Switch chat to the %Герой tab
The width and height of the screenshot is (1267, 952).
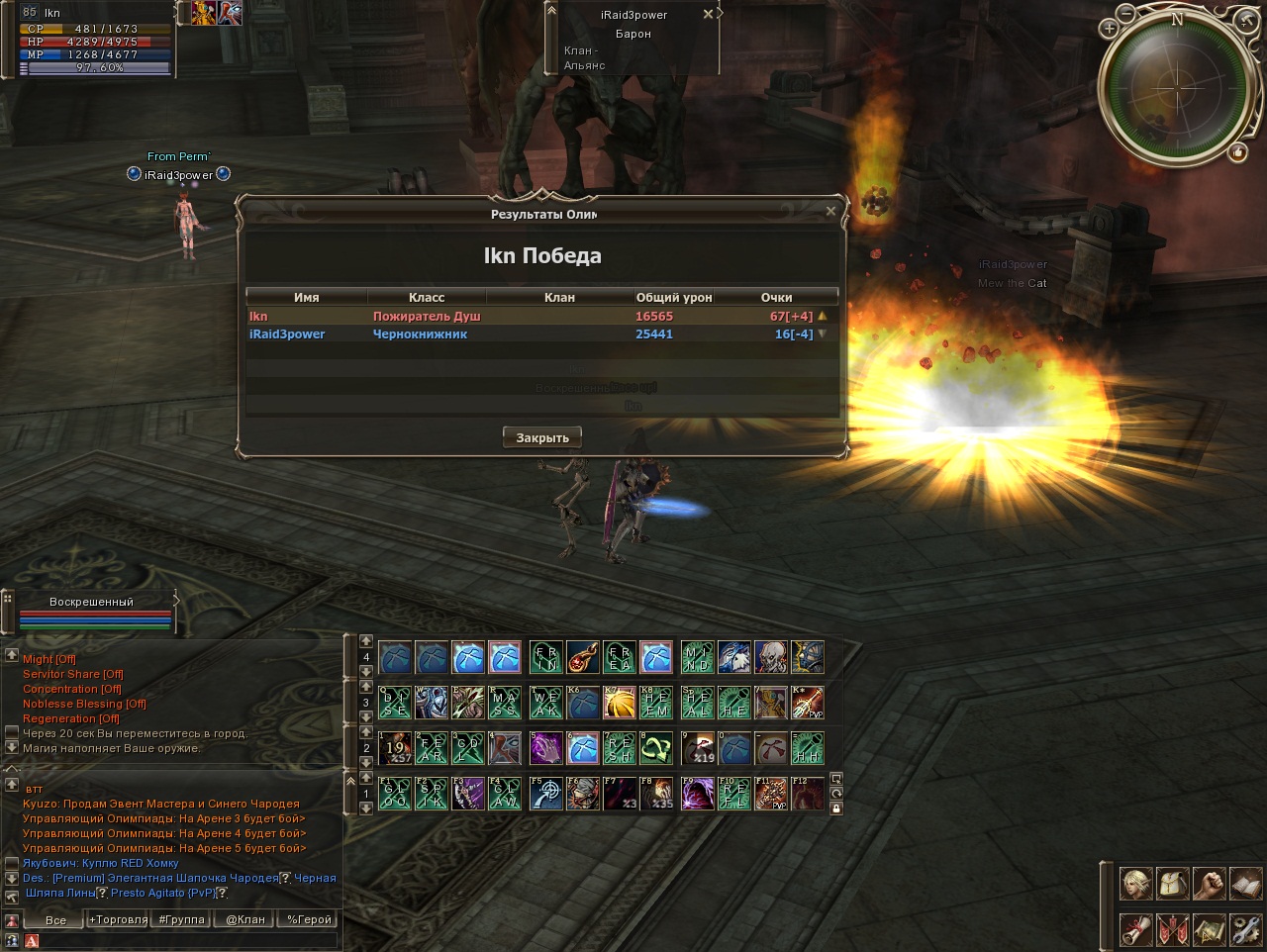309,919
